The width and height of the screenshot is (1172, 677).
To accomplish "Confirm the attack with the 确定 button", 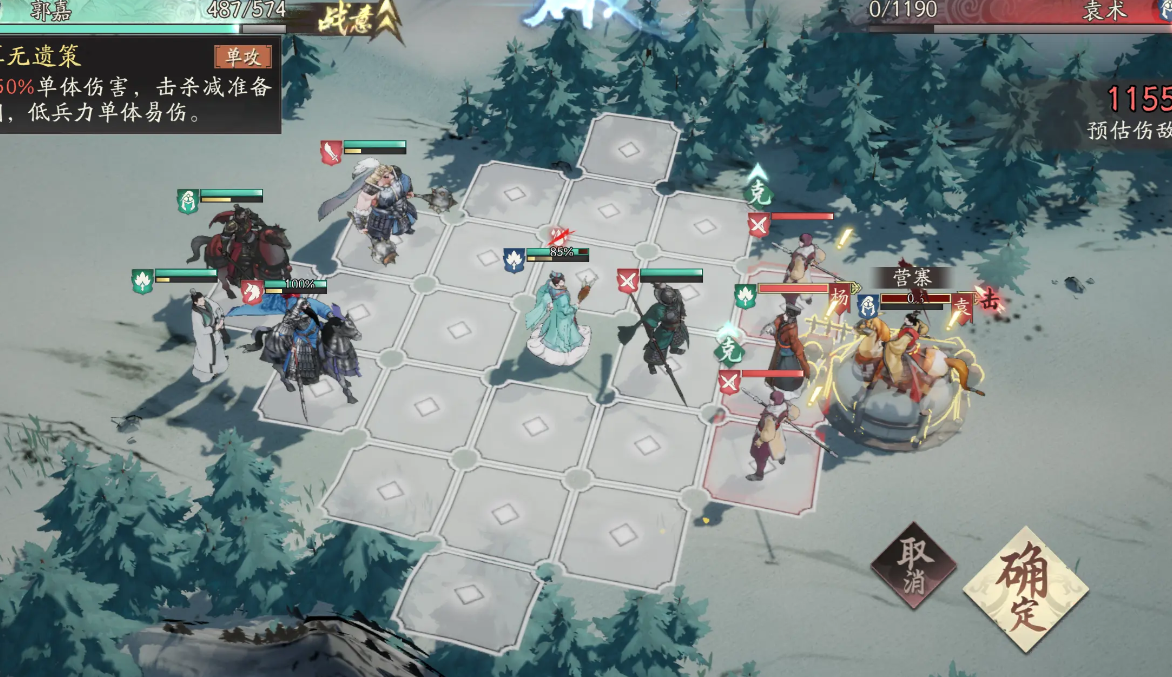I will [x=1025, y=589].
